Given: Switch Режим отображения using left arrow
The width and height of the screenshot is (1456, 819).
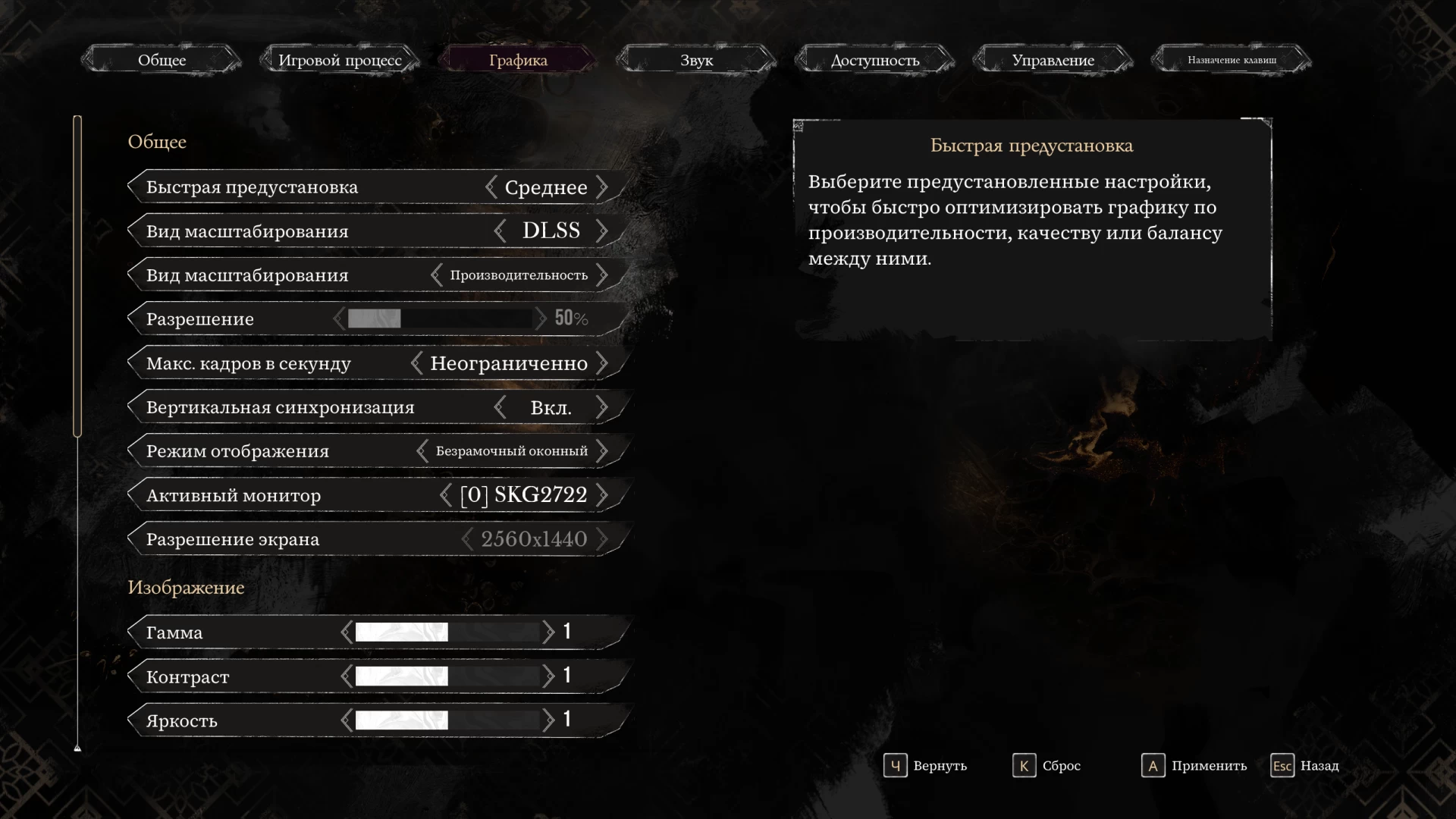Looking at the screenshot, I should [x=422, y=451].
